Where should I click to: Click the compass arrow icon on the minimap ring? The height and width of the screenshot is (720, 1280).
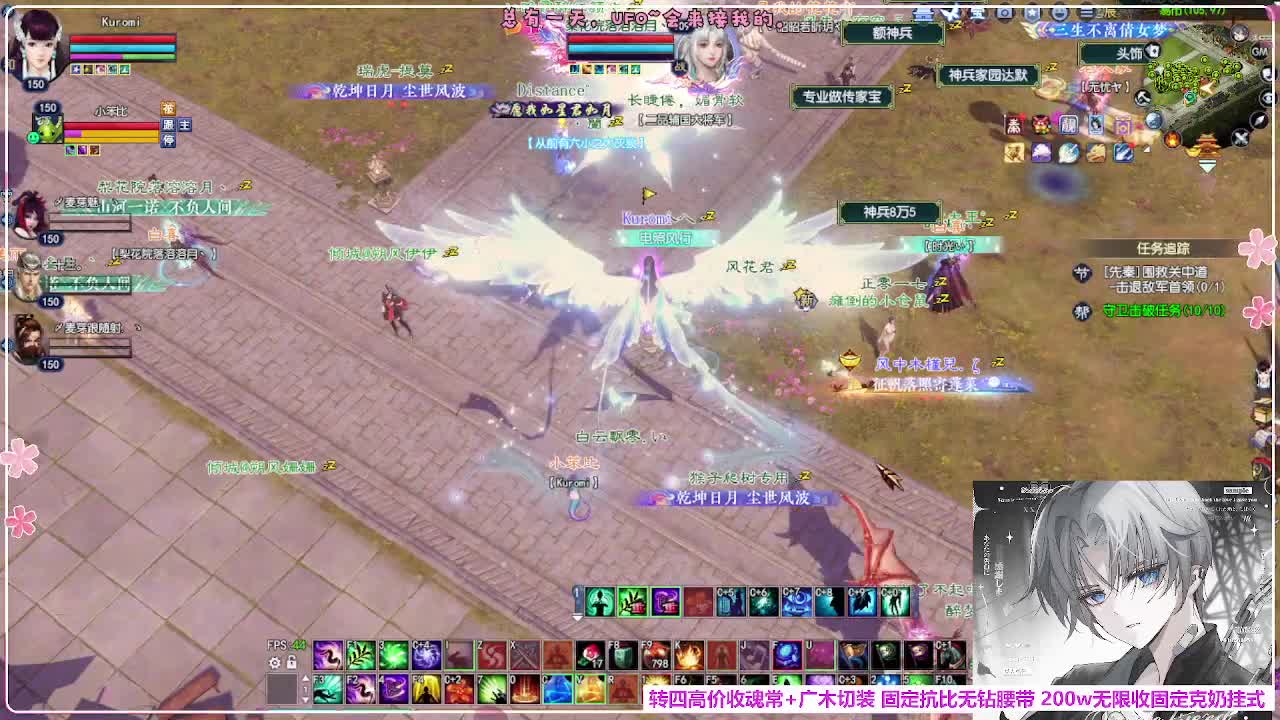tap(1258, 121)
